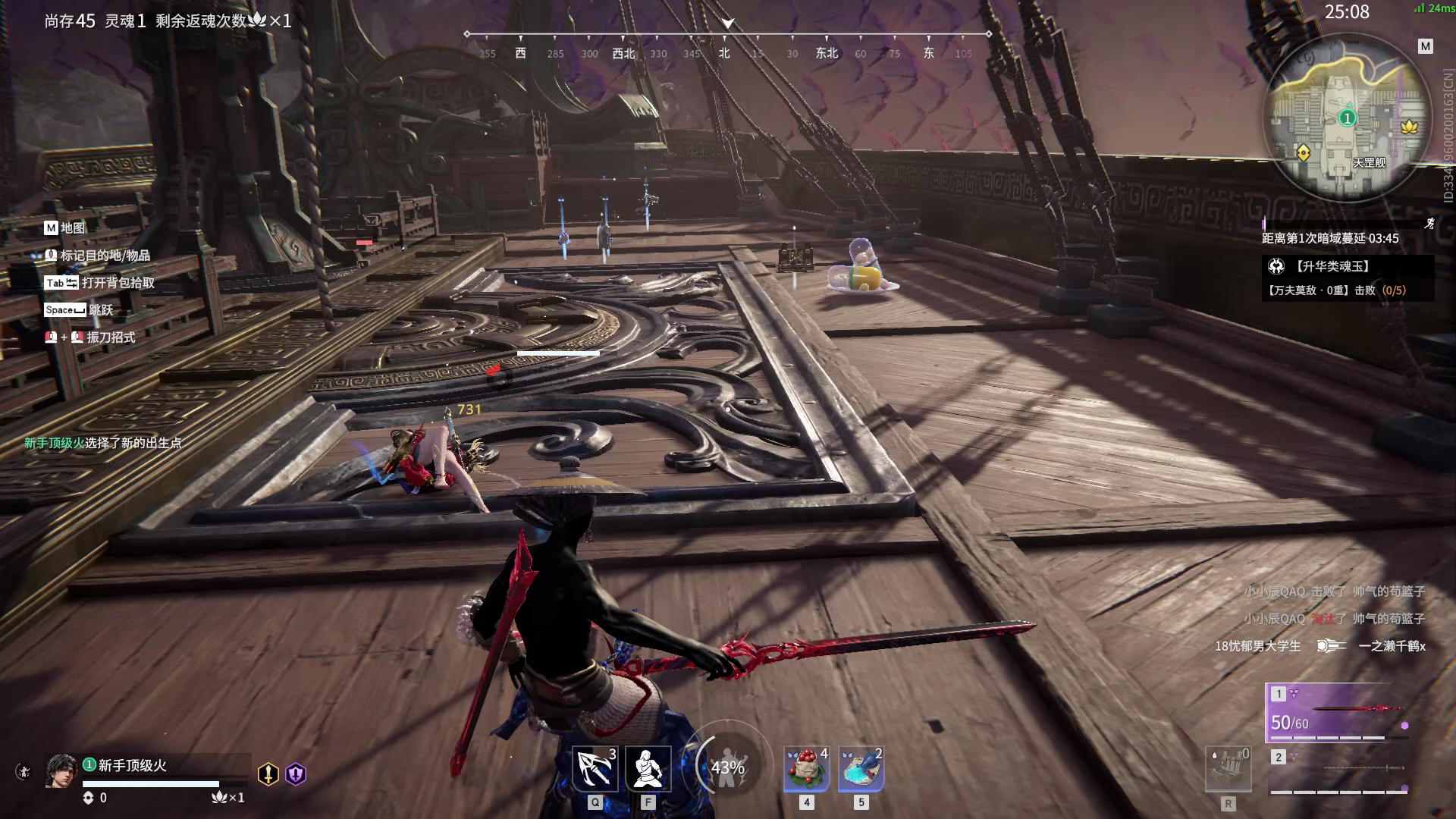The height and width of the screenshot is (819, 1456).
Task: Click the M map button beside minimap
Action: 1426,46
